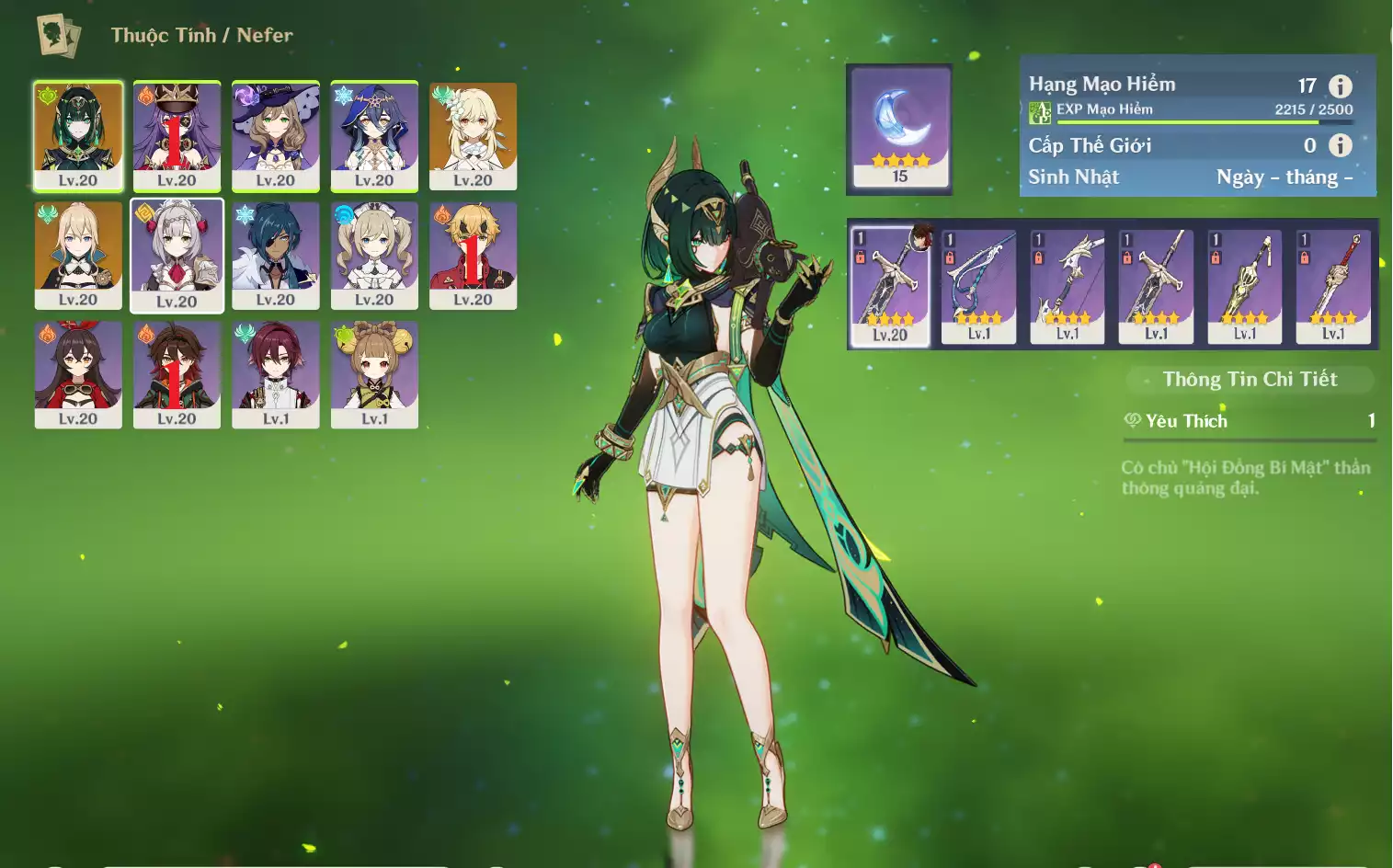Pick Kaeya's Cryo portrait
The height and width of the screenshot is (868, 1393).
pos(276,255)
